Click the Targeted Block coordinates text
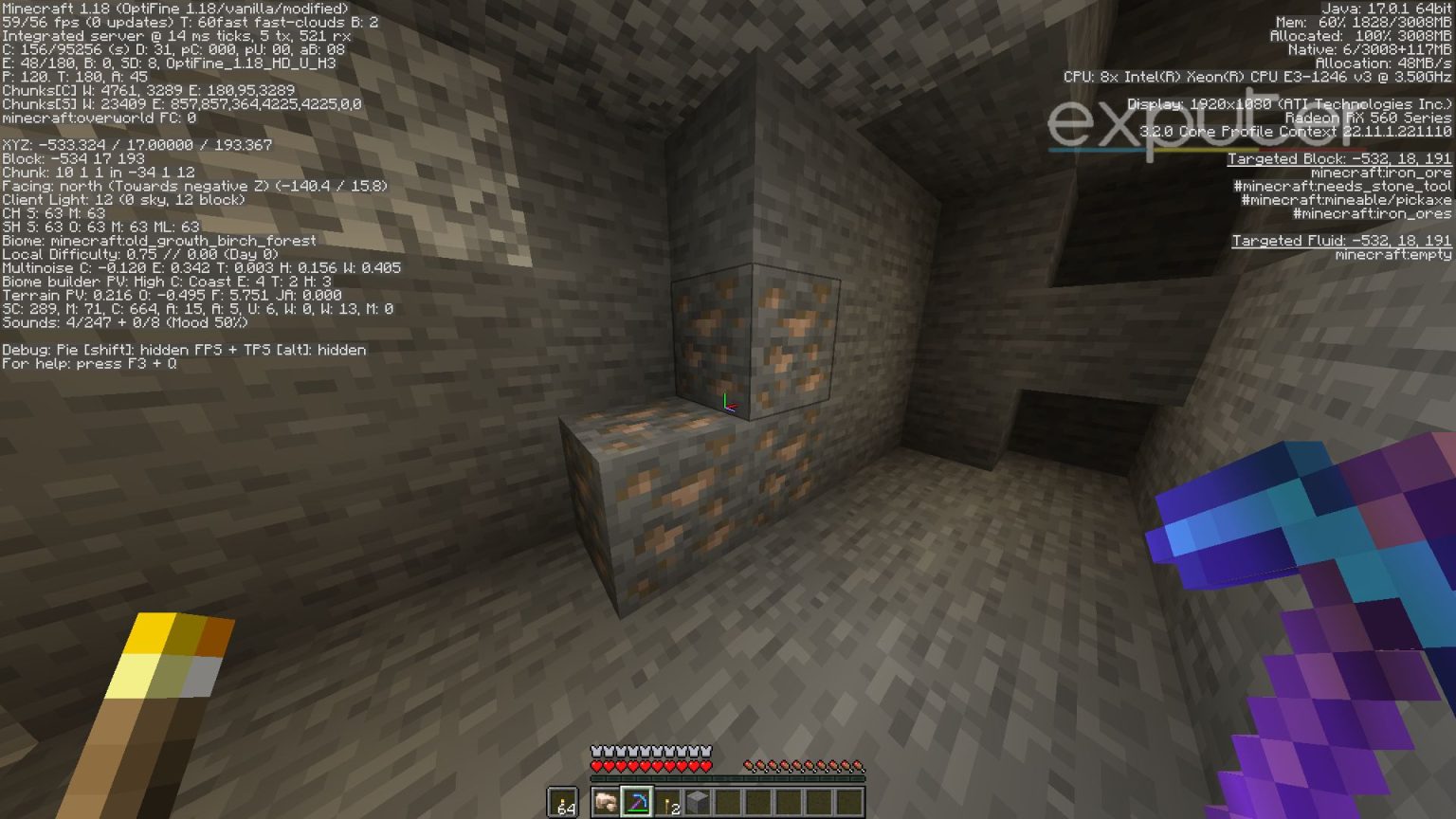The image size is (1456, 819). (1338, 159)
